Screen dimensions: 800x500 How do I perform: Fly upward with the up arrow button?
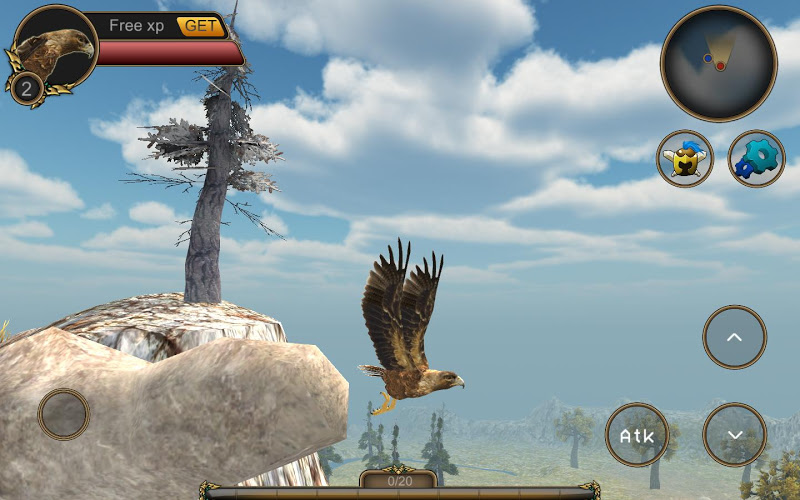734,337
